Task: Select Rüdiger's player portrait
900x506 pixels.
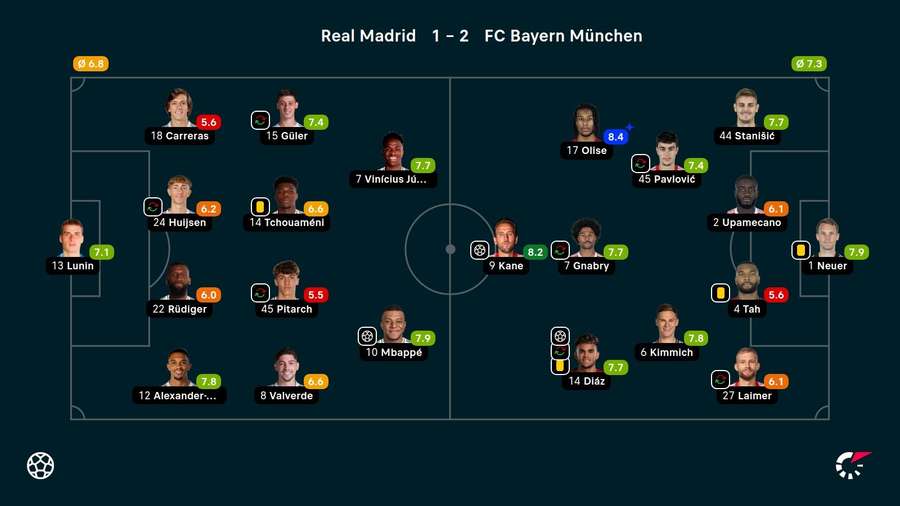Action: (x=179, y=283)
